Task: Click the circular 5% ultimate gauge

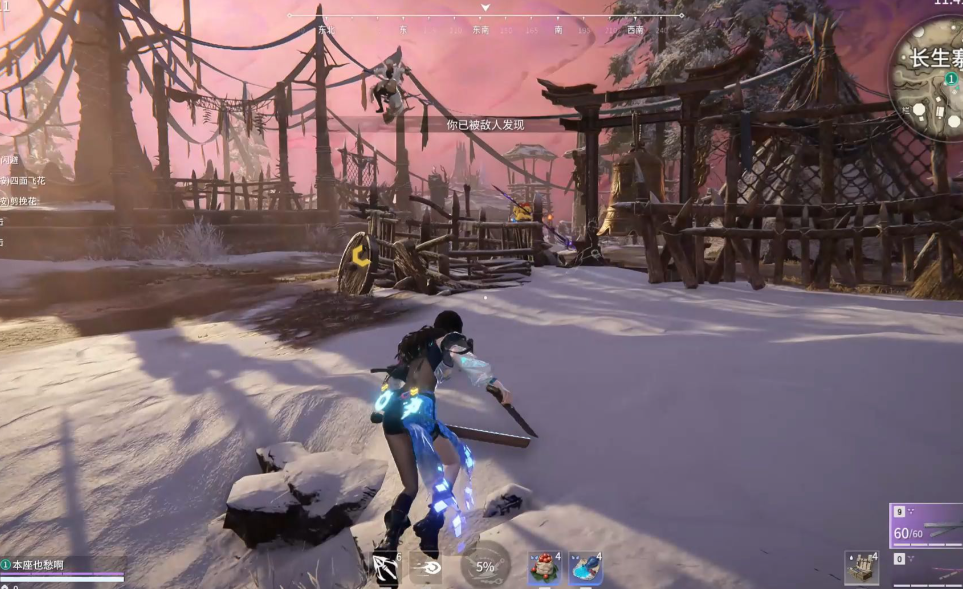Action: (485, 566)
